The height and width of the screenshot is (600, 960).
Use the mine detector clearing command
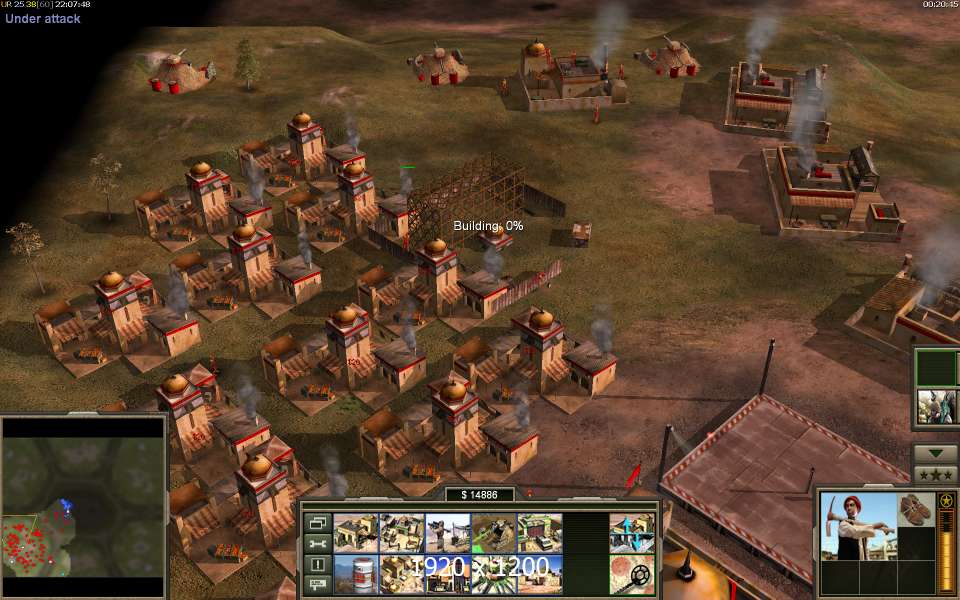[631, 574]
